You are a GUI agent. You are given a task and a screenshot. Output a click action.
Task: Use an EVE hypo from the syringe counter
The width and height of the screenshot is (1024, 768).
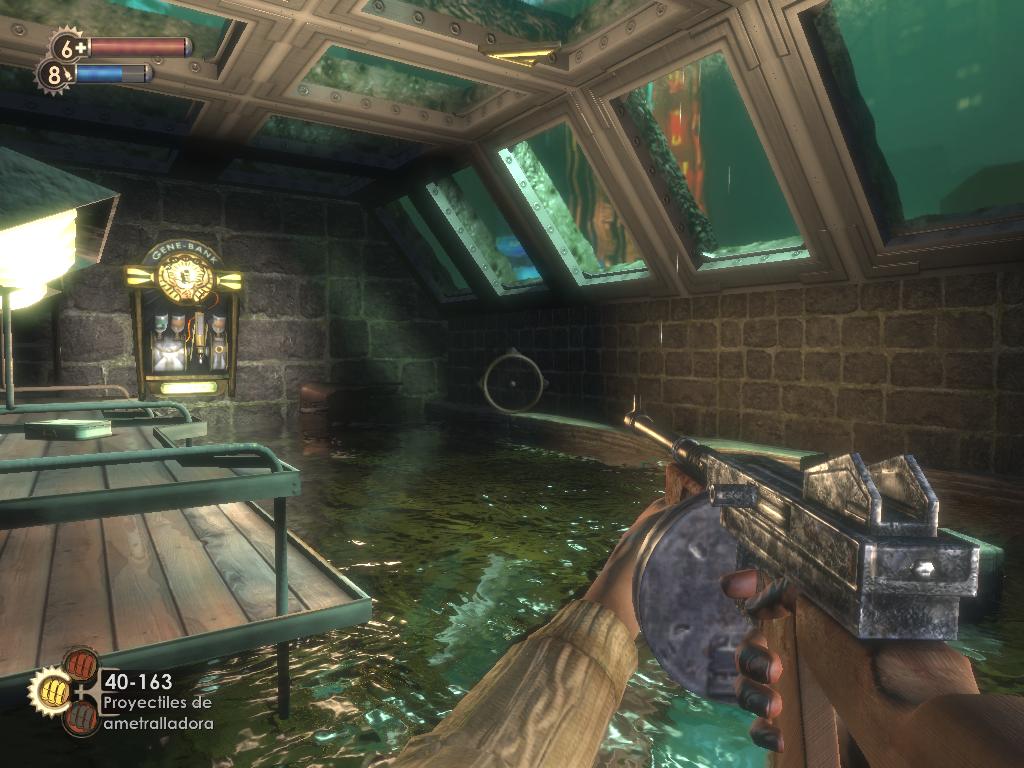coord(52,73)
